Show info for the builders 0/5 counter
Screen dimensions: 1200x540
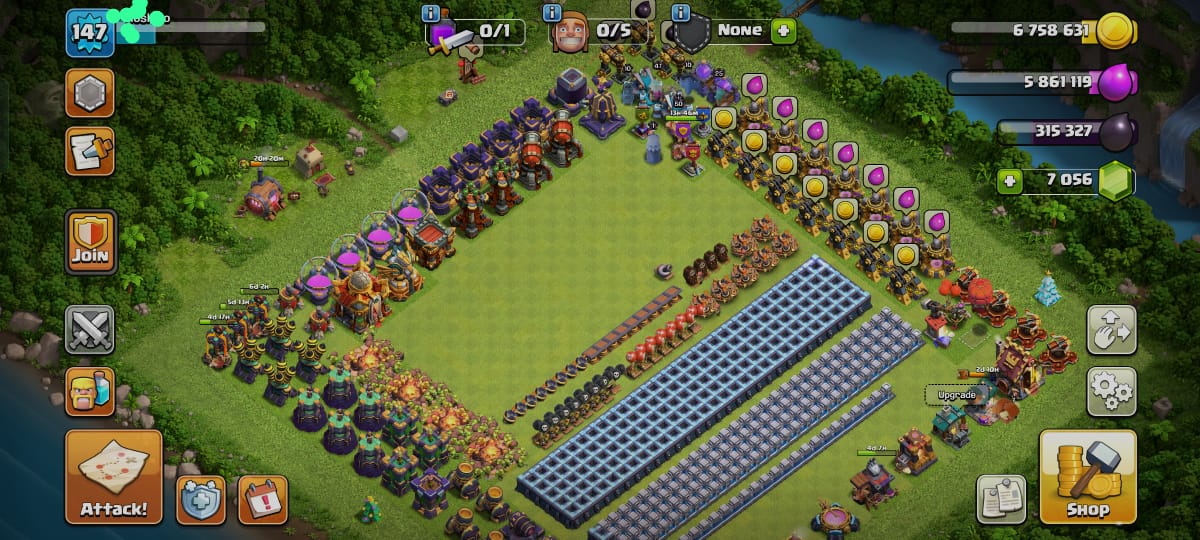551,14
